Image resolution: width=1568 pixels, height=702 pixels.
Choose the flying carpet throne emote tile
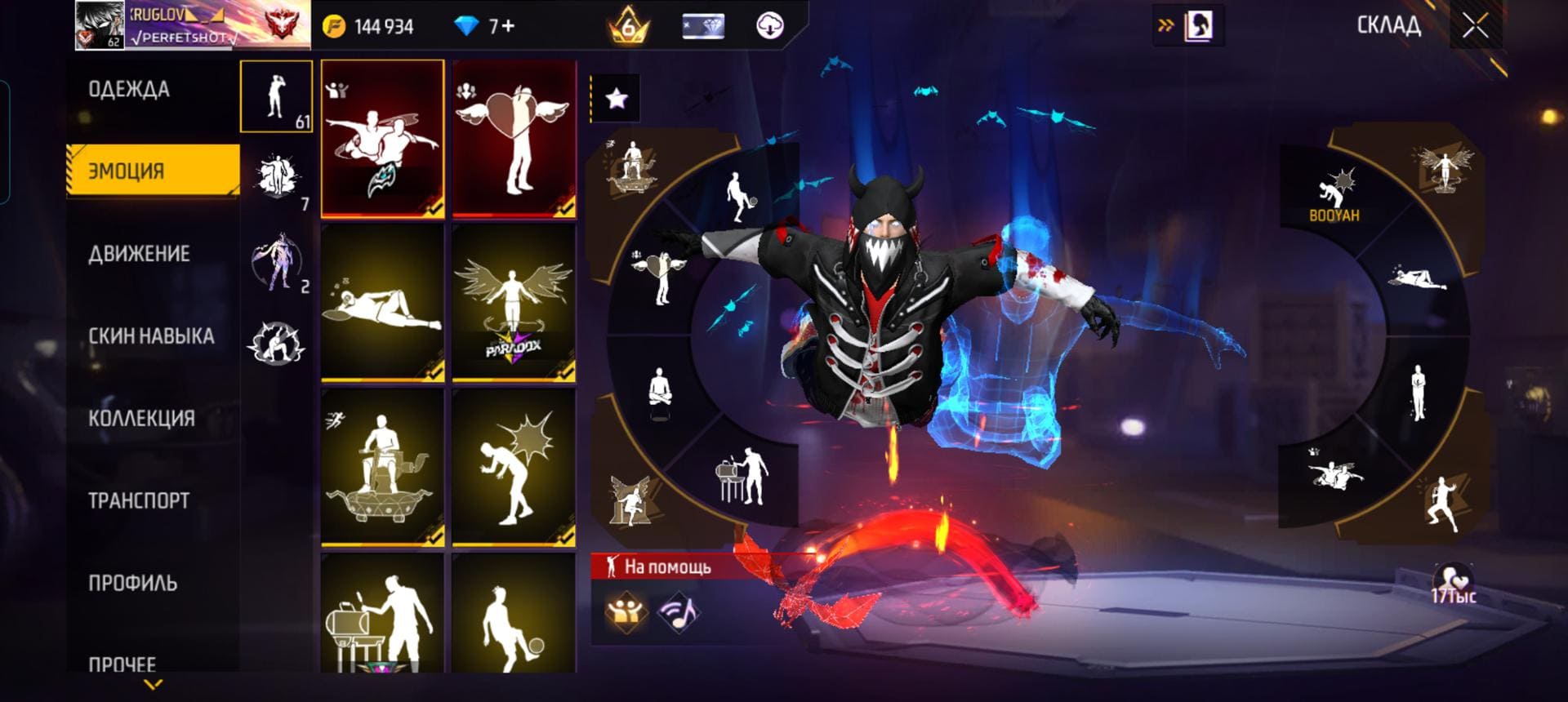click(382, 467)
